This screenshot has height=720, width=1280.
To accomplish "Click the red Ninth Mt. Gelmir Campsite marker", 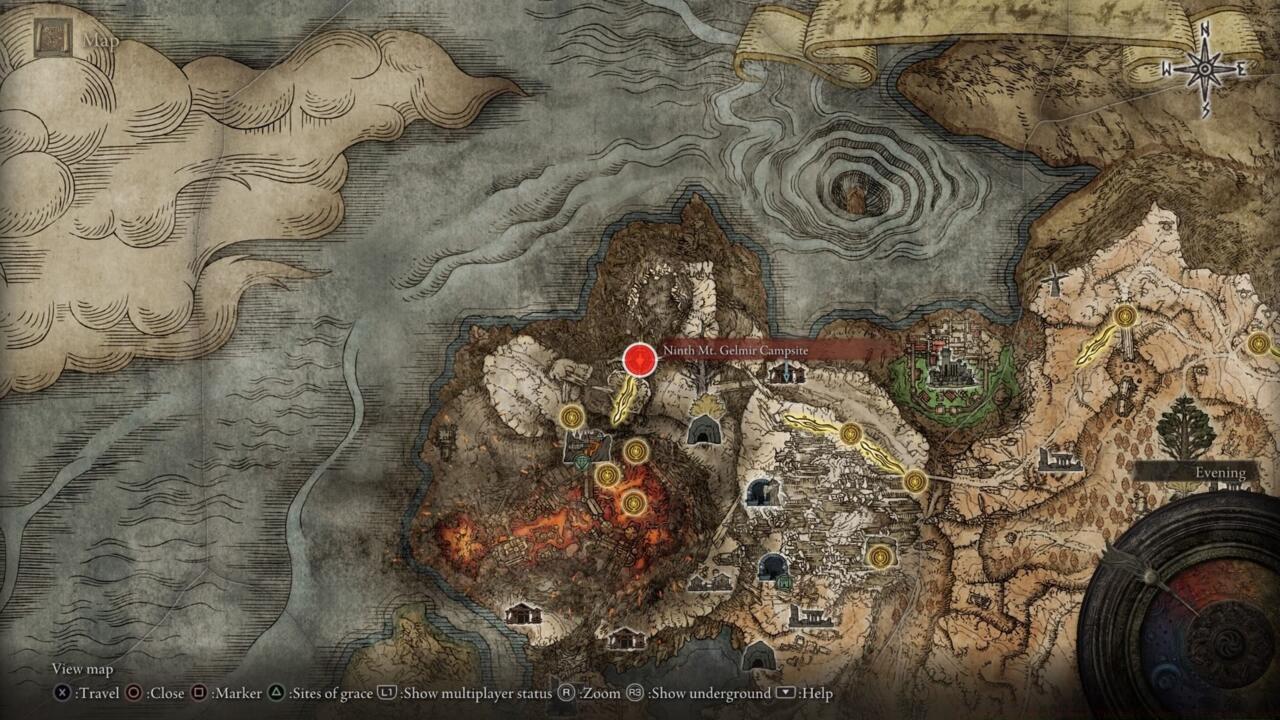I will (640, 360).
